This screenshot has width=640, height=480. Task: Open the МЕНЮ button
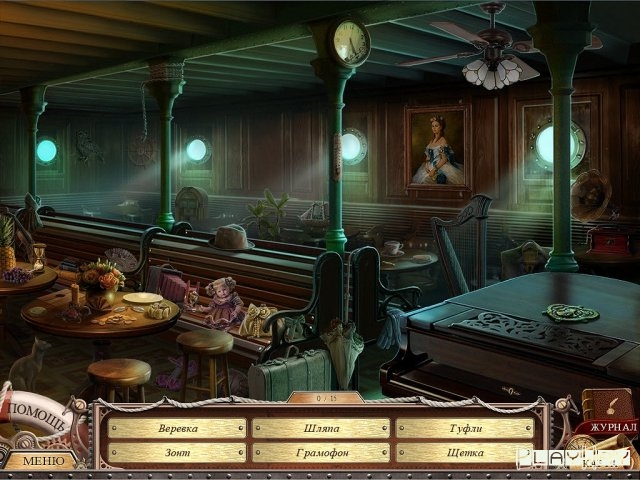click(x=40, y=461)
